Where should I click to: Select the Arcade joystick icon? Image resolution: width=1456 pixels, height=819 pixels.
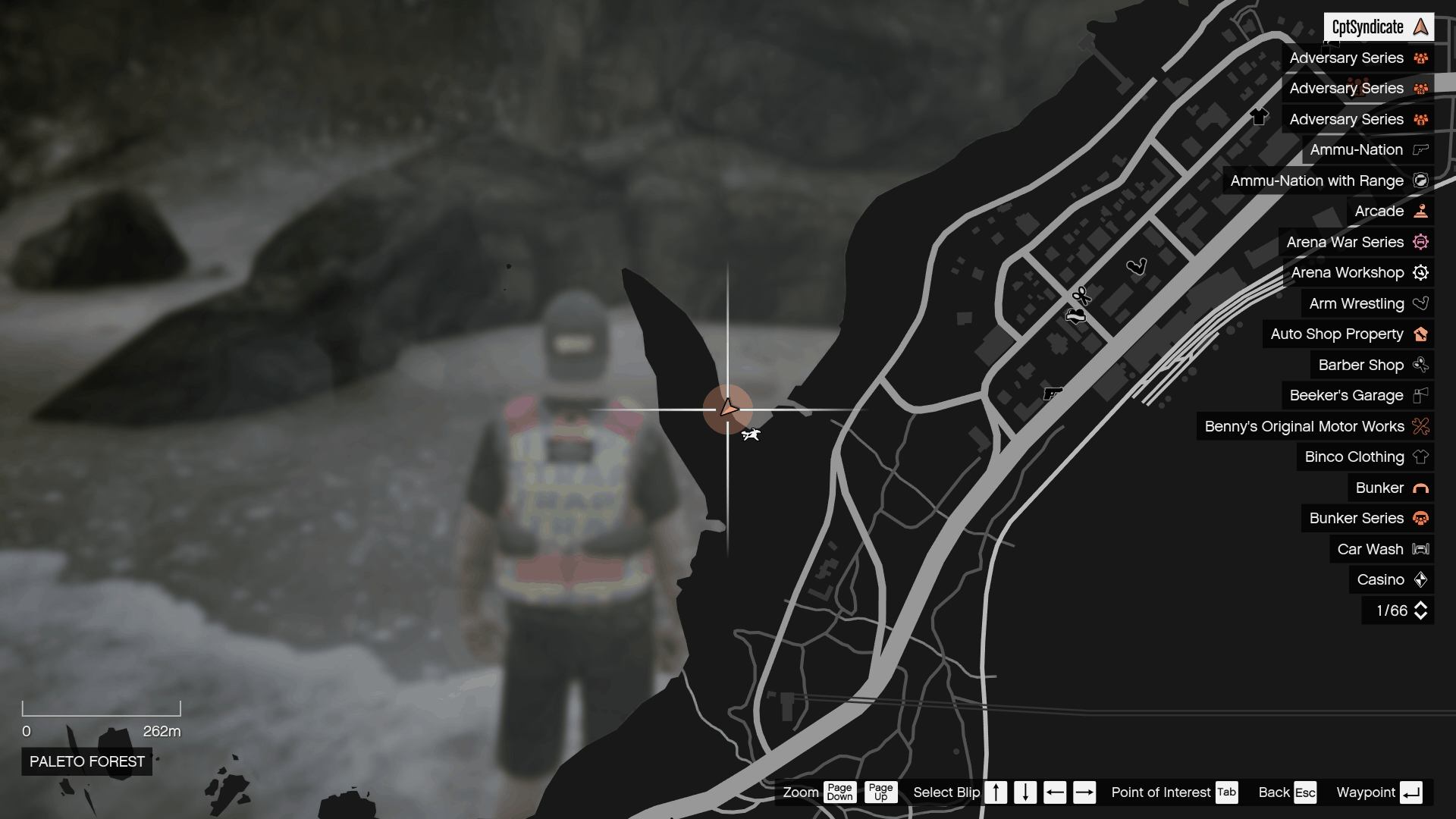(1420, 211)
